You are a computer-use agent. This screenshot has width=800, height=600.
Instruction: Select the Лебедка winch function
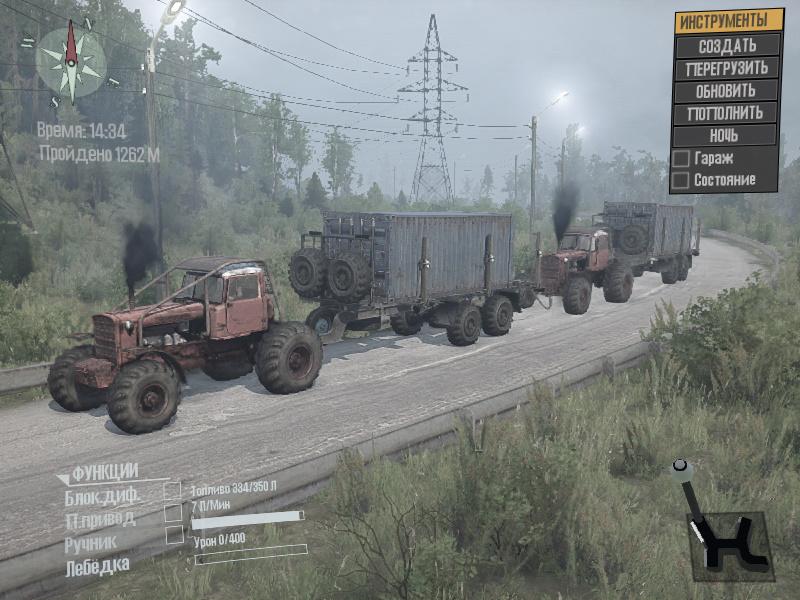coord(97,567)
